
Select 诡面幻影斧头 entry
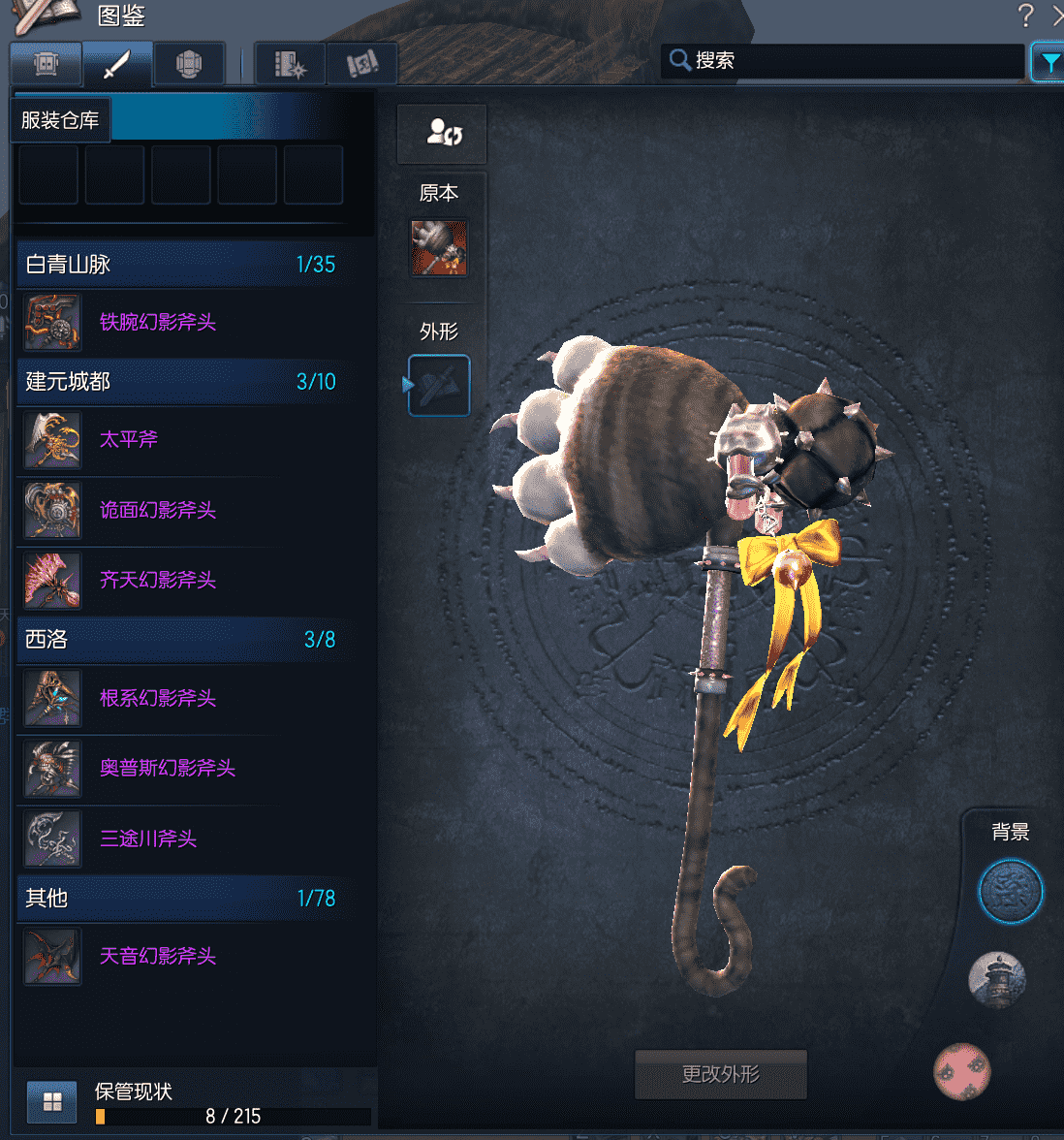157,510
